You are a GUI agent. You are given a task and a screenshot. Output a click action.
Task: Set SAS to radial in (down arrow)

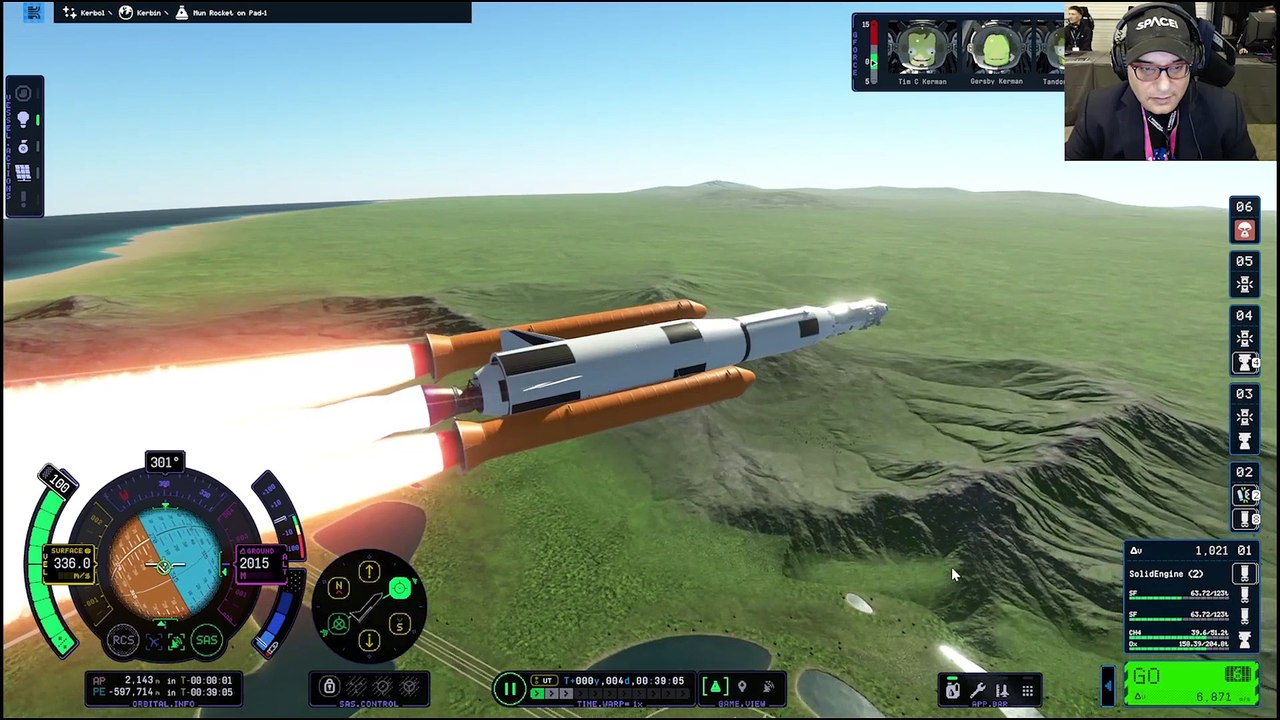tap(369, 640)
